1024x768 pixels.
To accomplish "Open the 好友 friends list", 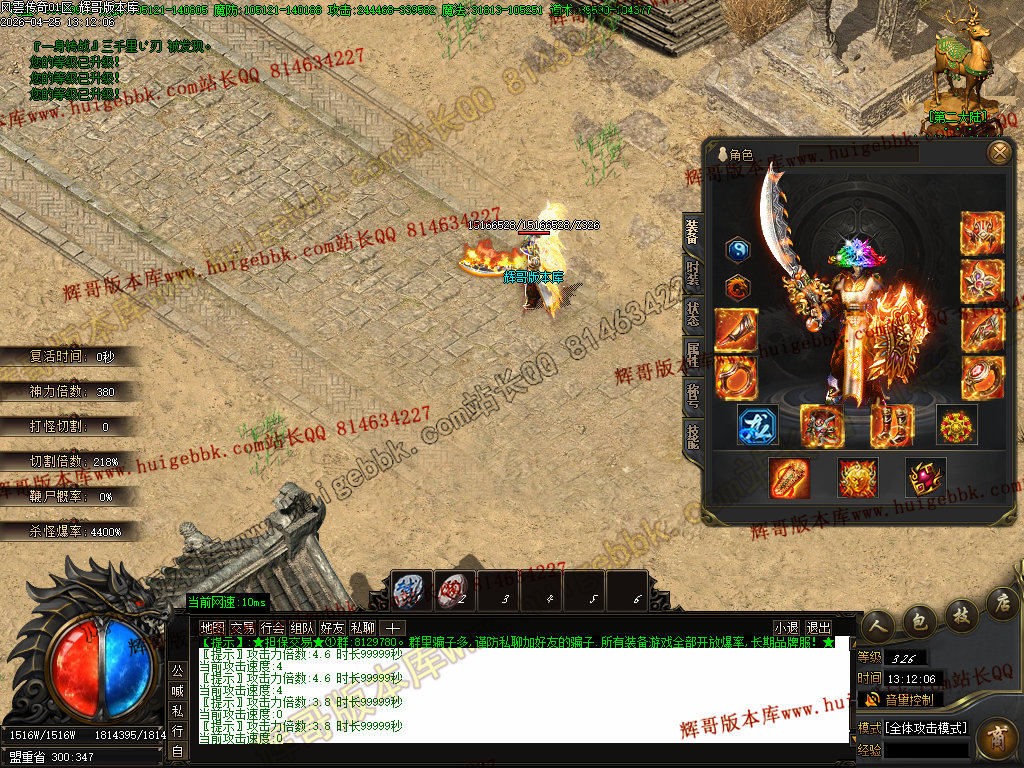I will click(x=332, y=628).
